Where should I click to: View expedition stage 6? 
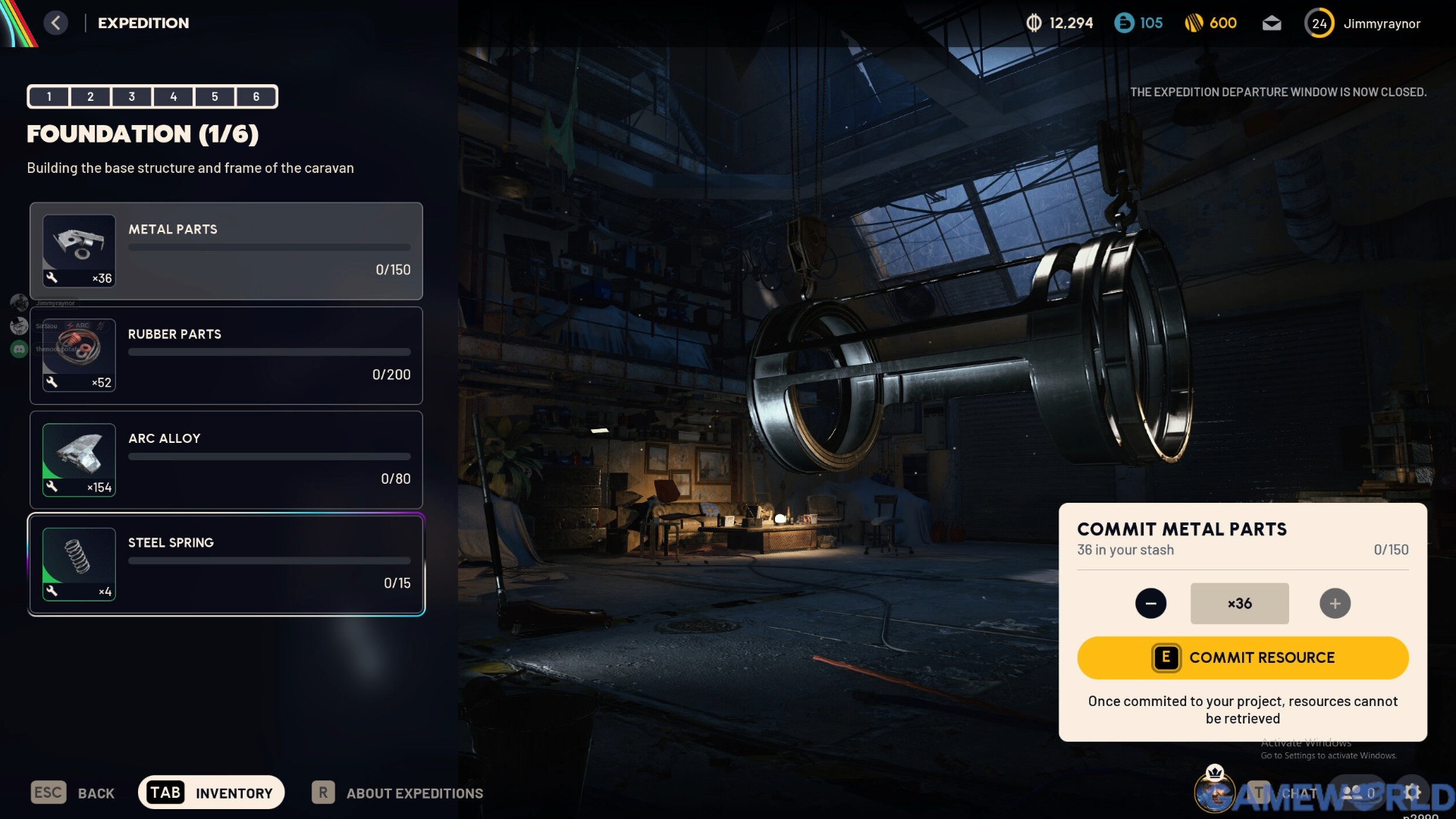point(256,96)
